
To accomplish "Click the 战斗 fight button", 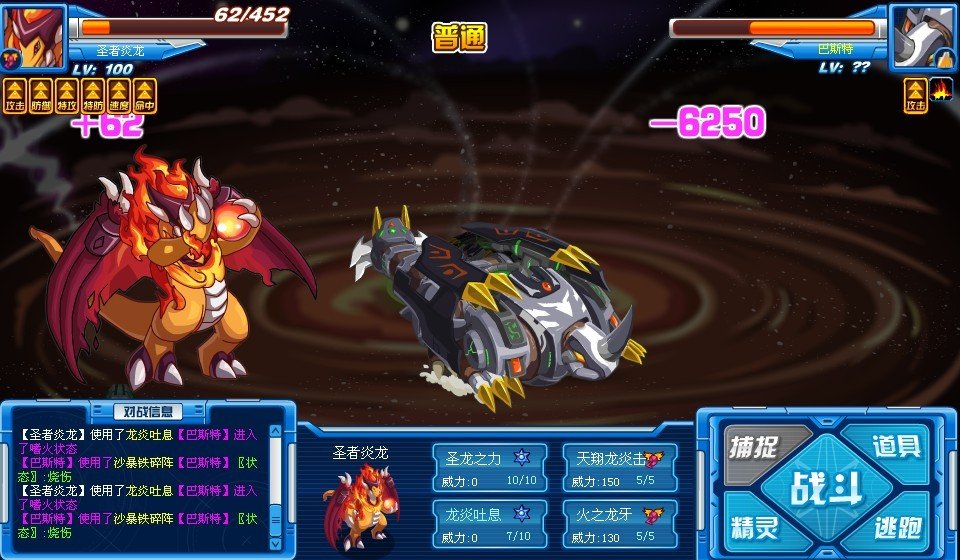I will click(x=826, y=489).
